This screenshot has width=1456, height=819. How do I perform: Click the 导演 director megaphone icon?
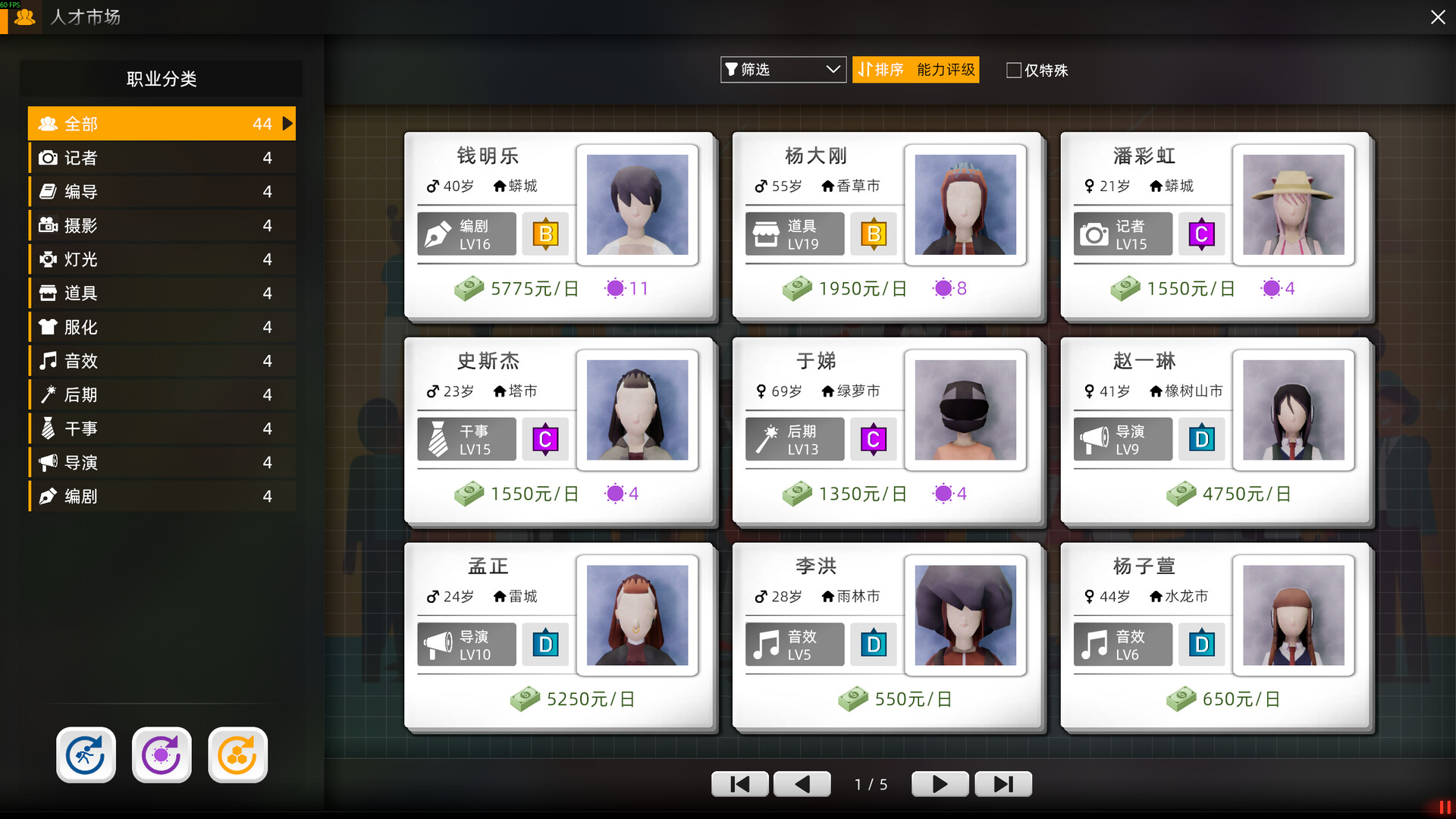pyautogui.click(x=47, y=462)
